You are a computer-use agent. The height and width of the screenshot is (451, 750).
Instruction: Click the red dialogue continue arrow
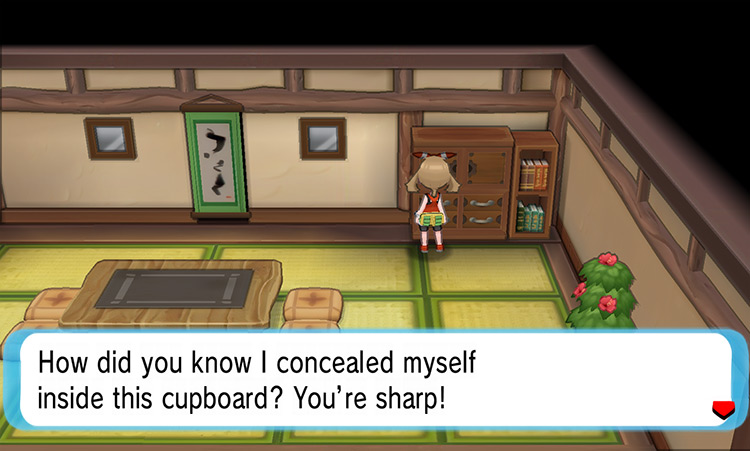click(719, 408)
